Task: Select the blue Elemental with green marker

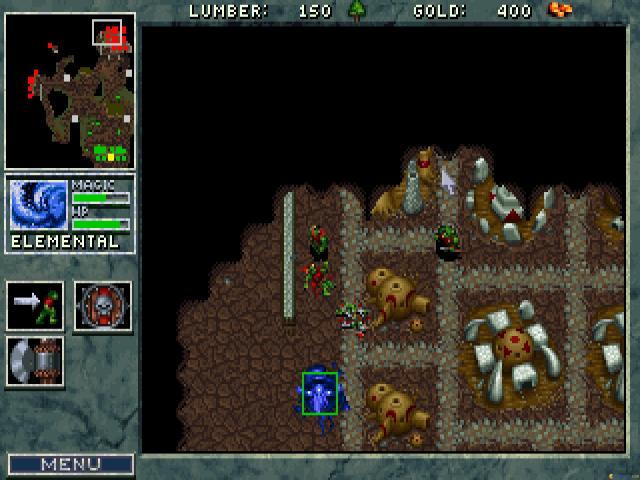Action: point(320,392)
